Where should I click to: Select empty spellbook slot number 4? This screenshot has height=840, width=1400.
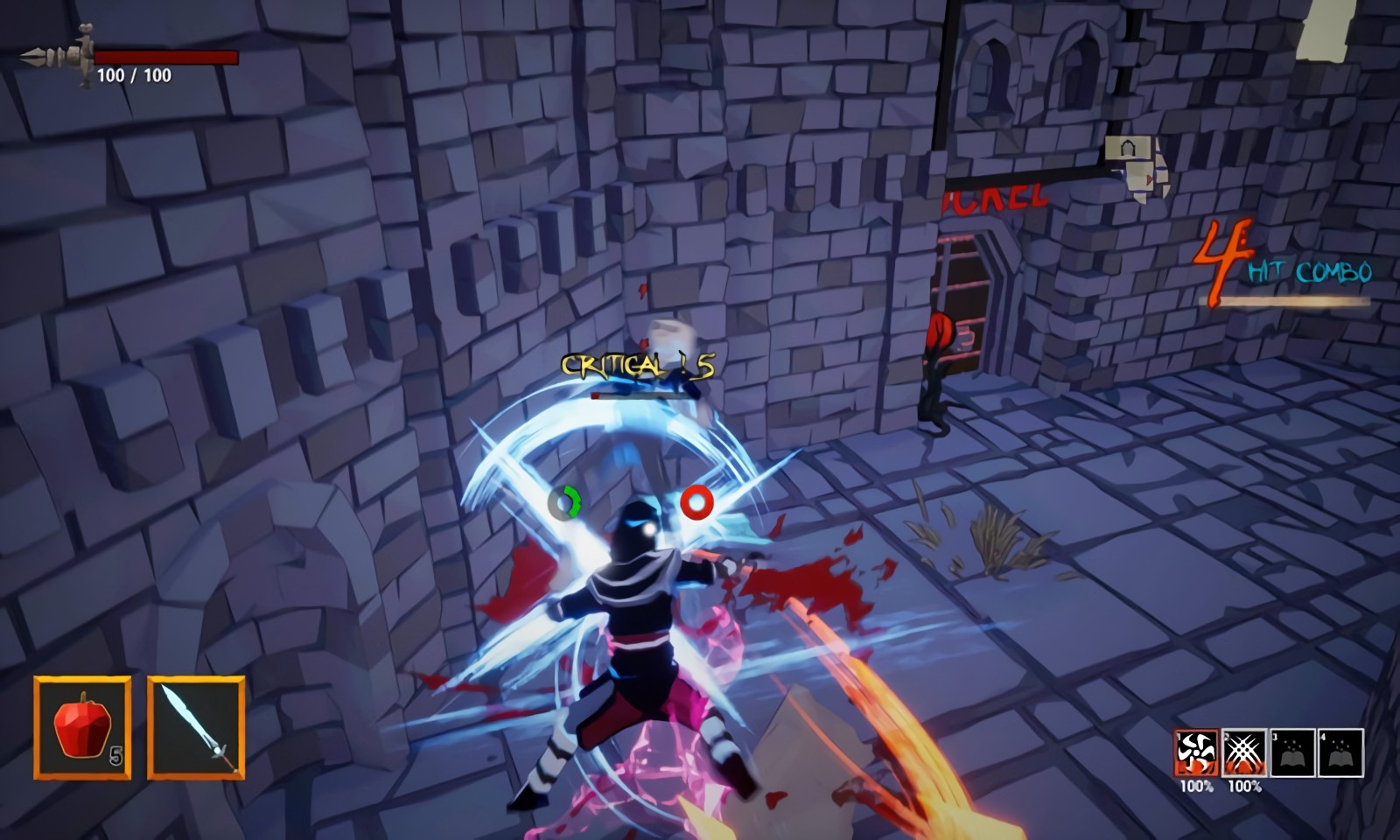pyautogui.click(x=1340, y=752)
